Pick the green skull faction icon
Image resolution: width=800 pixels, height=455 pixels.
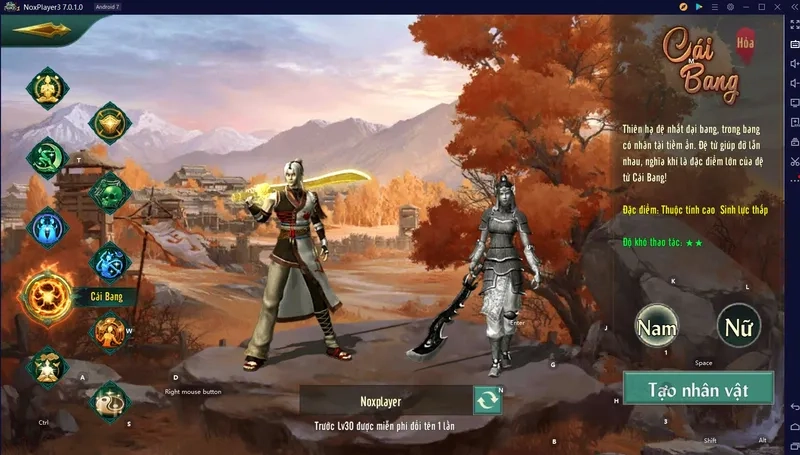[x=109, y=192]
